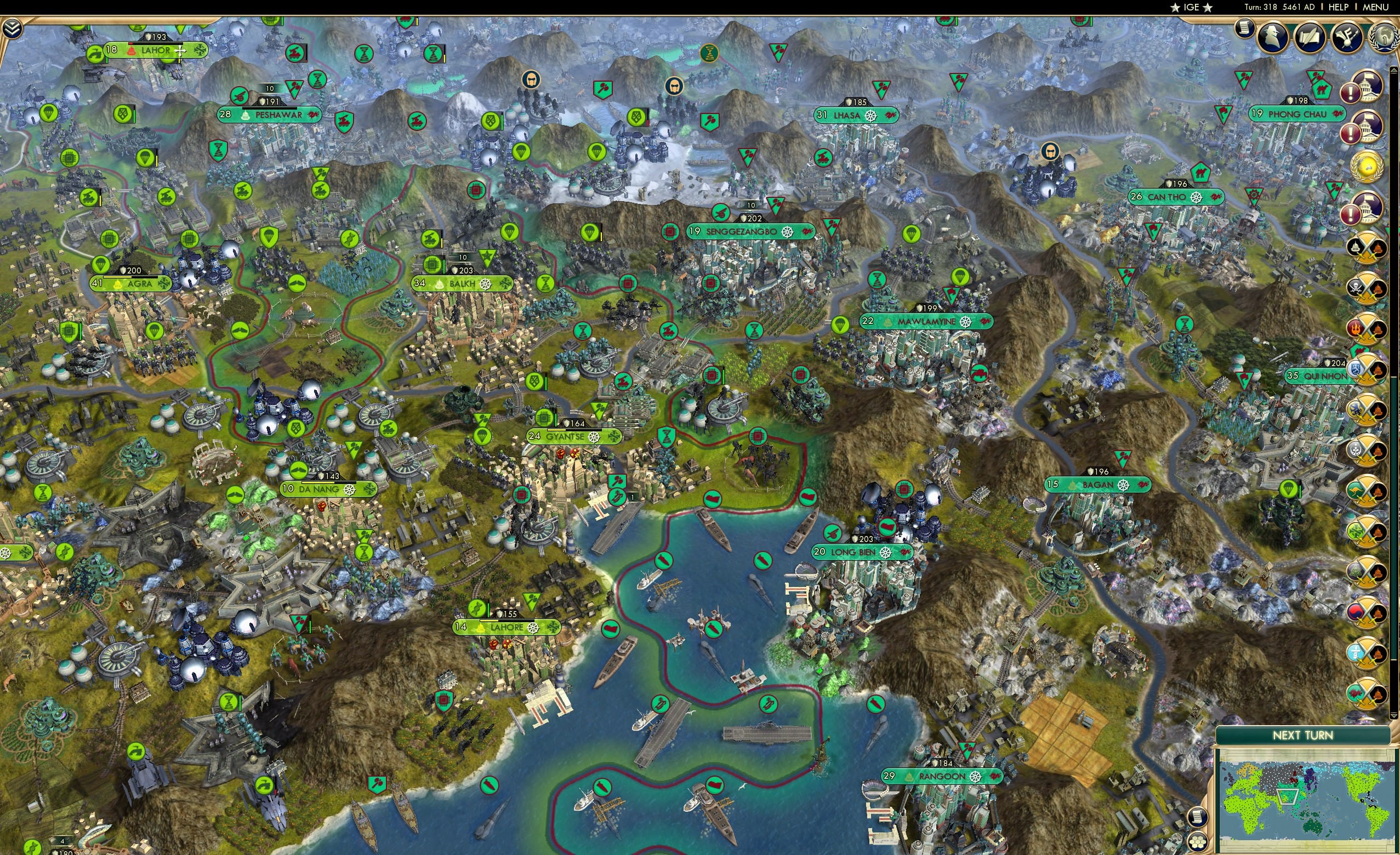This screenshot has height=855, width=1400.
Task: Click the flower icon at bottom-right corner
Action: point(1197,843)
